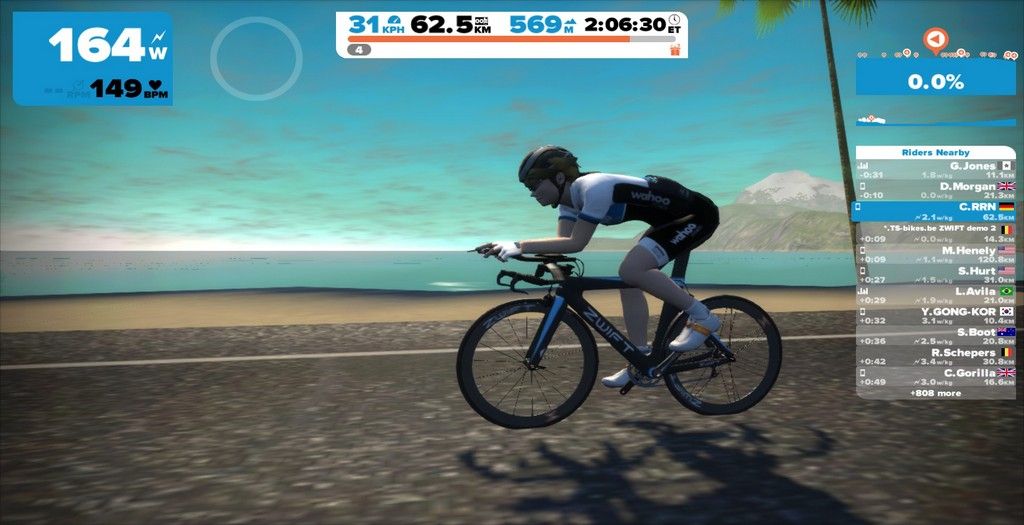The width and height of the screenshot is (1024, 525).
Task: Activate the empty power-up ring
Action: tap(256, 58)
